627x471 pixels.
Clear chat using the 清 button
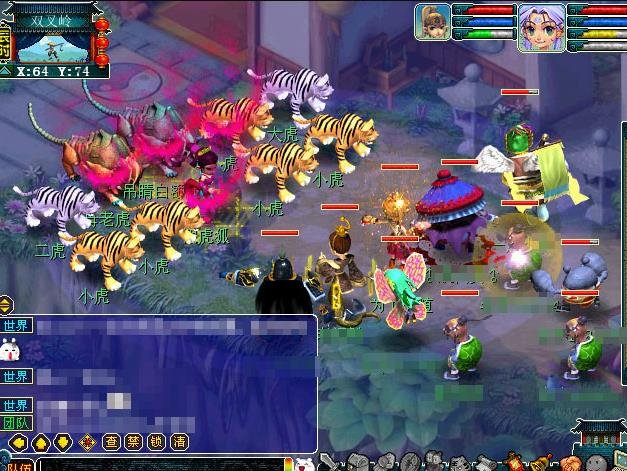tap(178, 441)
